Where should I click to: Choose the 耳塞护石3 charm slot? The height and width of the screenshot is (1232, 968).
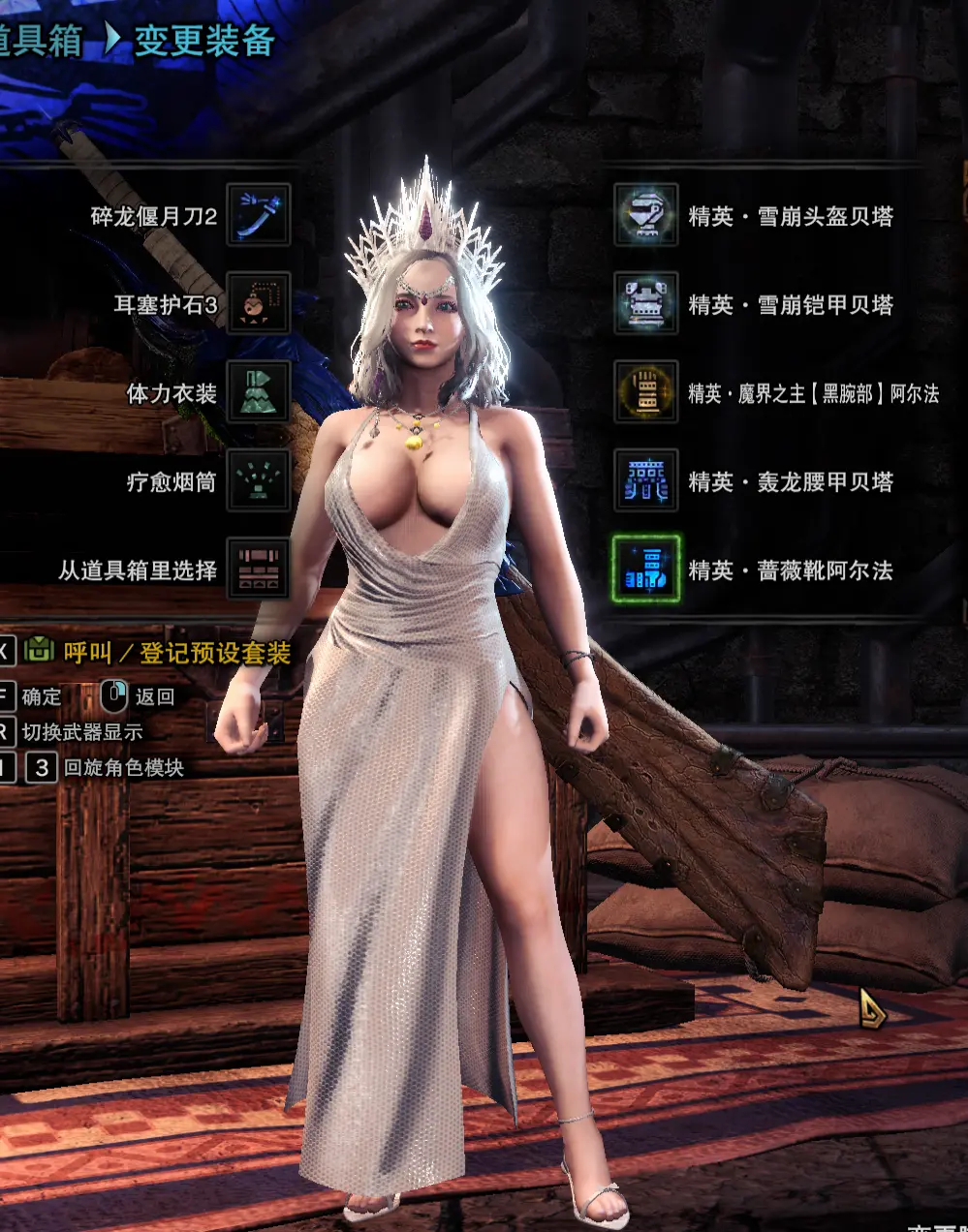pos(259,304)
